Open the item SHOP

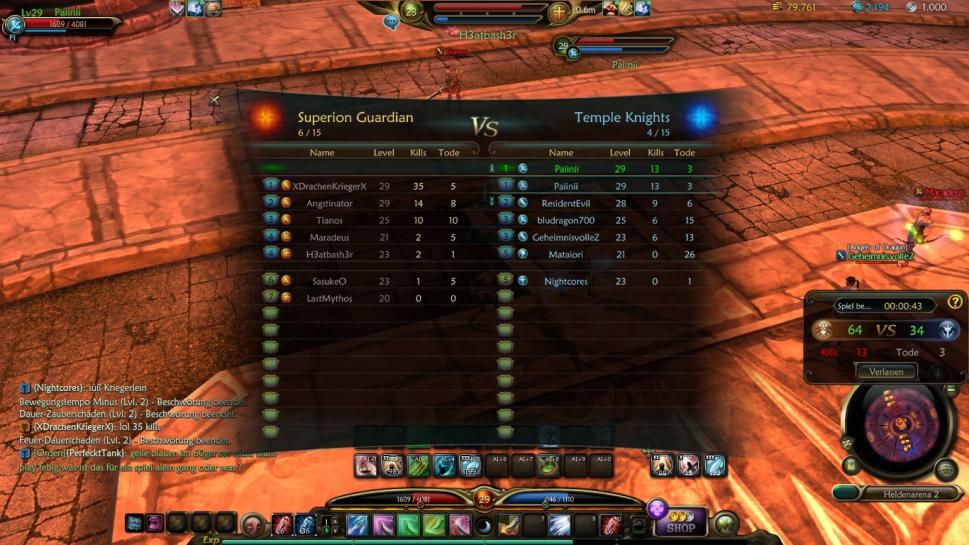pos(681,527)
